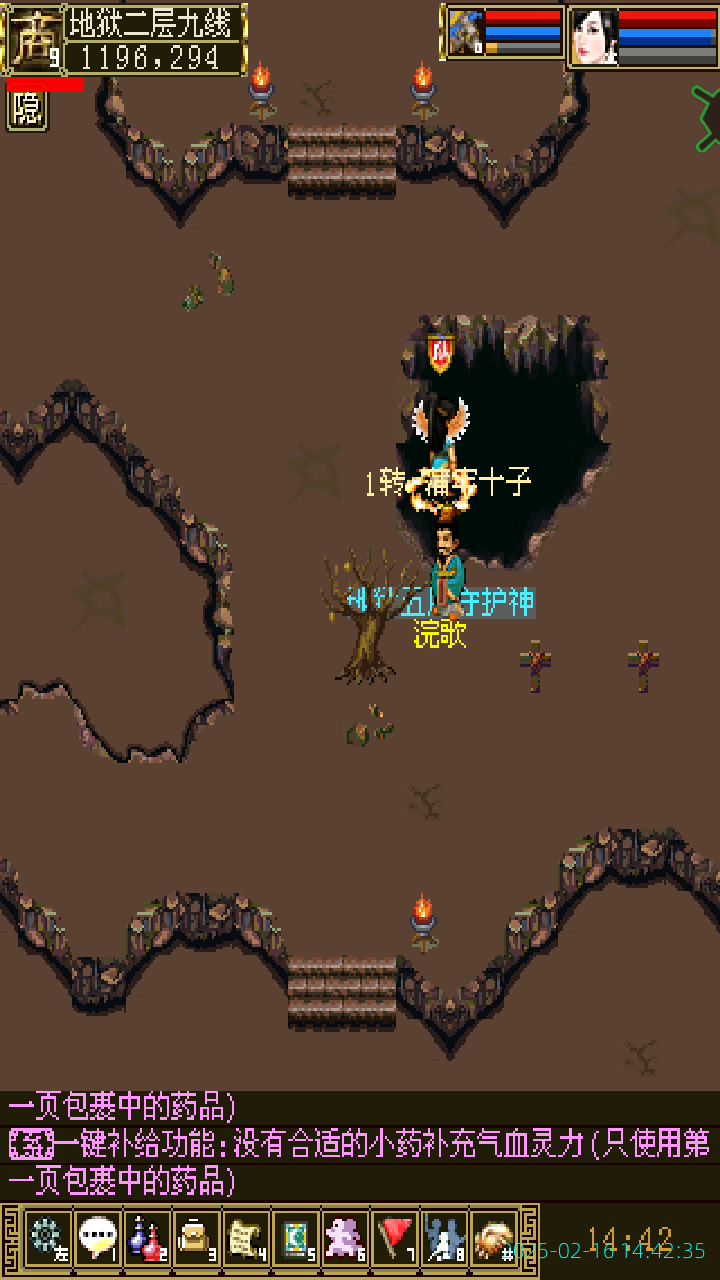This screenshot has width=720, height=1280.
Task: Select the pet portrait
Action: pos(465,33)
